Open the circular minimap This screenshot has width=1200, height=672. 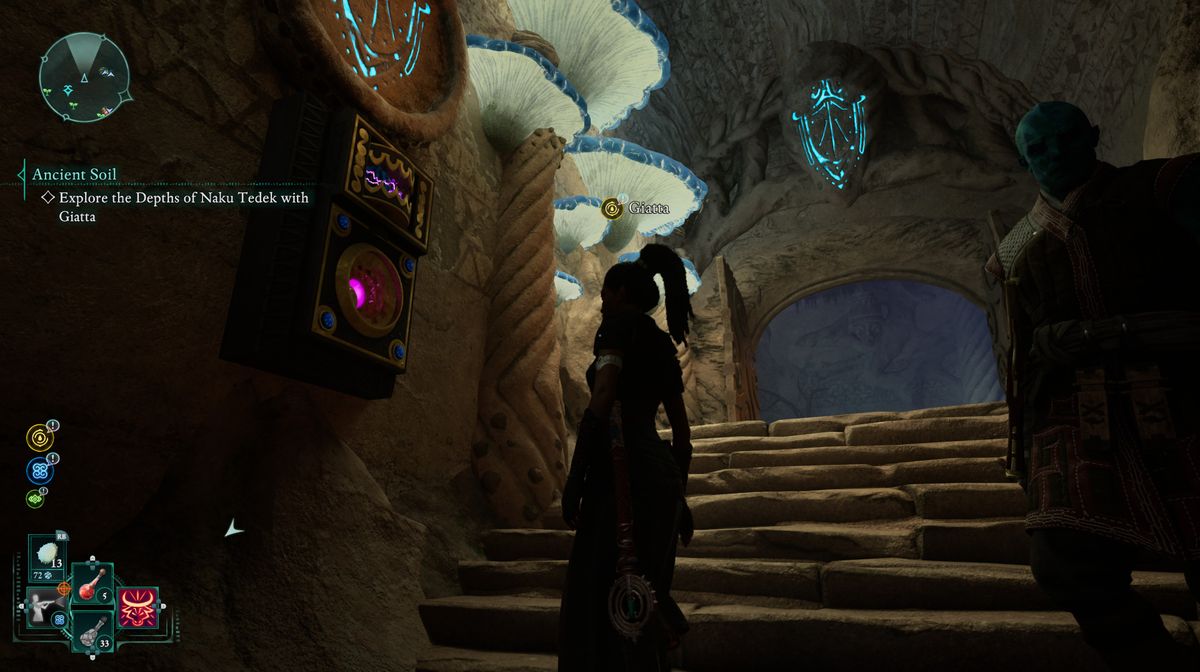point(83,76)
